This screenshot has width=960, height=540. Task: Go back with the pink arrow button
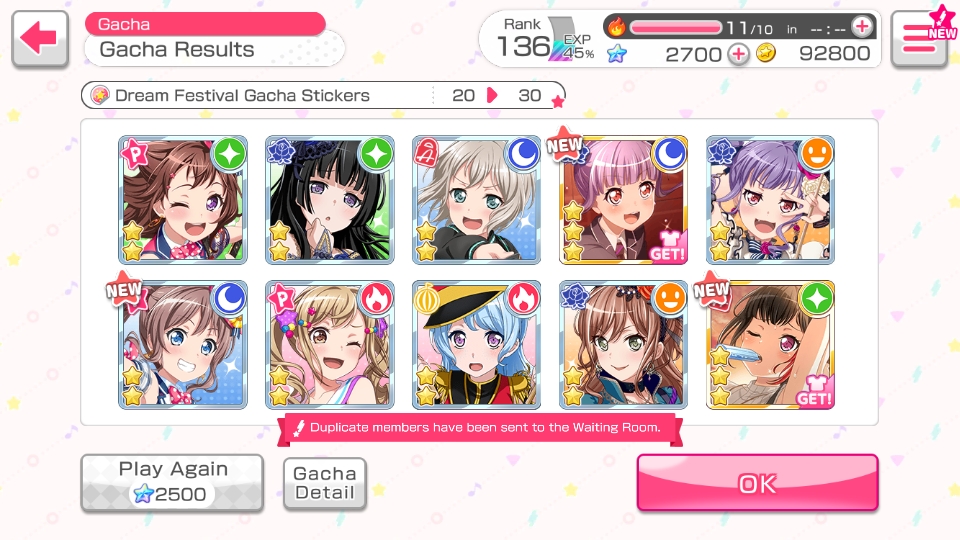tap(40, 39)
